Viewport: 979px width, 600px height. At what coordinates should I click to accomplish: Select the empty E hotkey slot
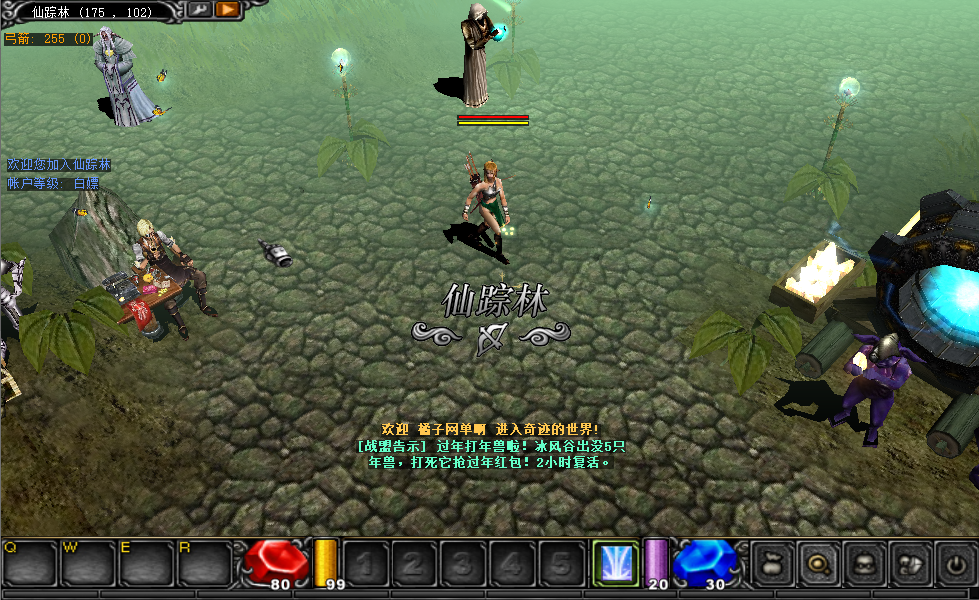[146, 564]
